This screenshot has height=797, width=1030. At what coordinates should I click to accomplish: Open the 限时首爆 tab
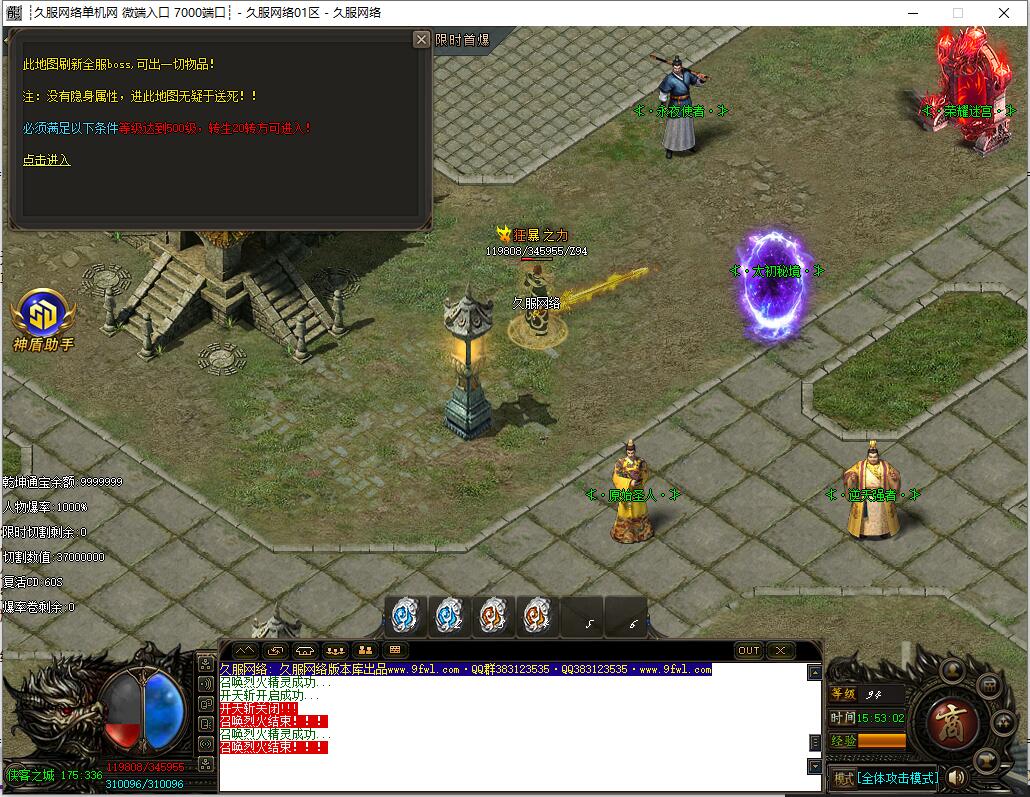coord(462,40)
